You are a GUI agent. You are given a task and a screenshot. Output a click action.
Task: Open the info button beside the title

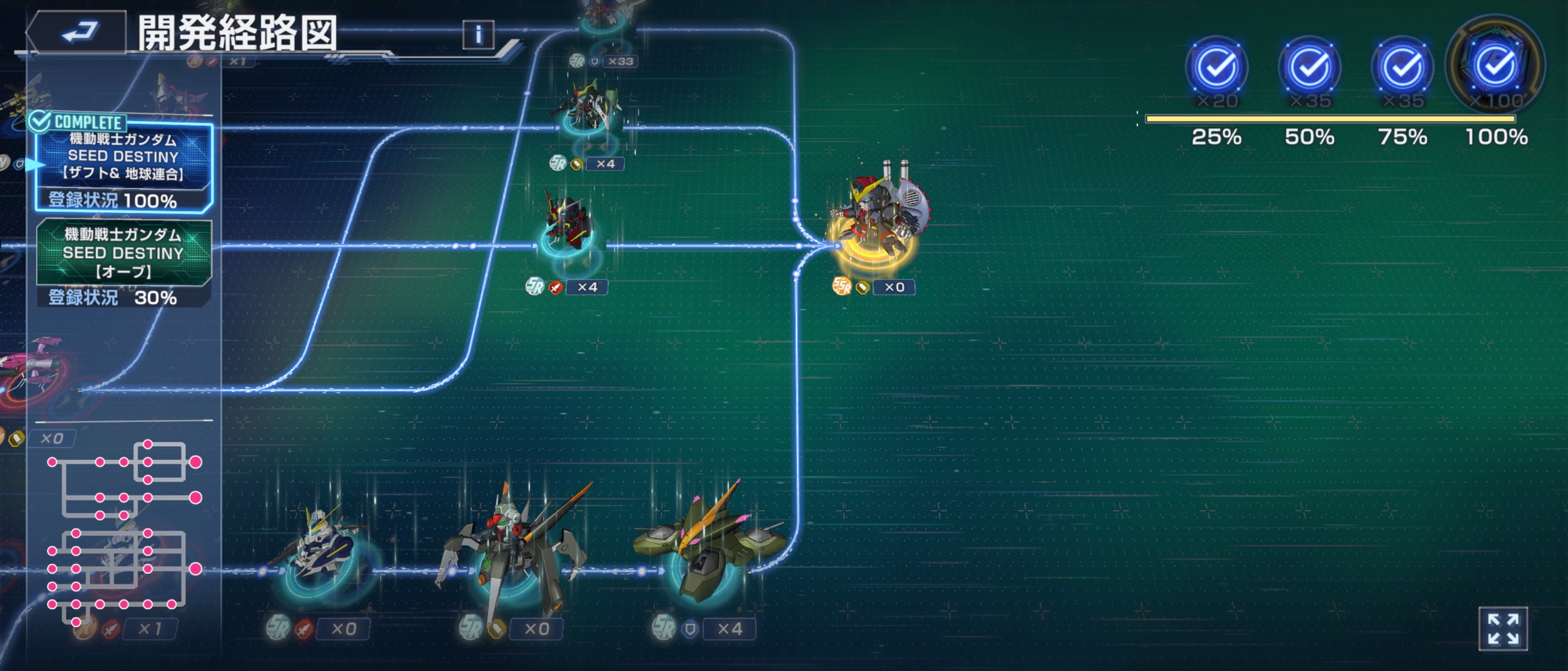[478, 34]
